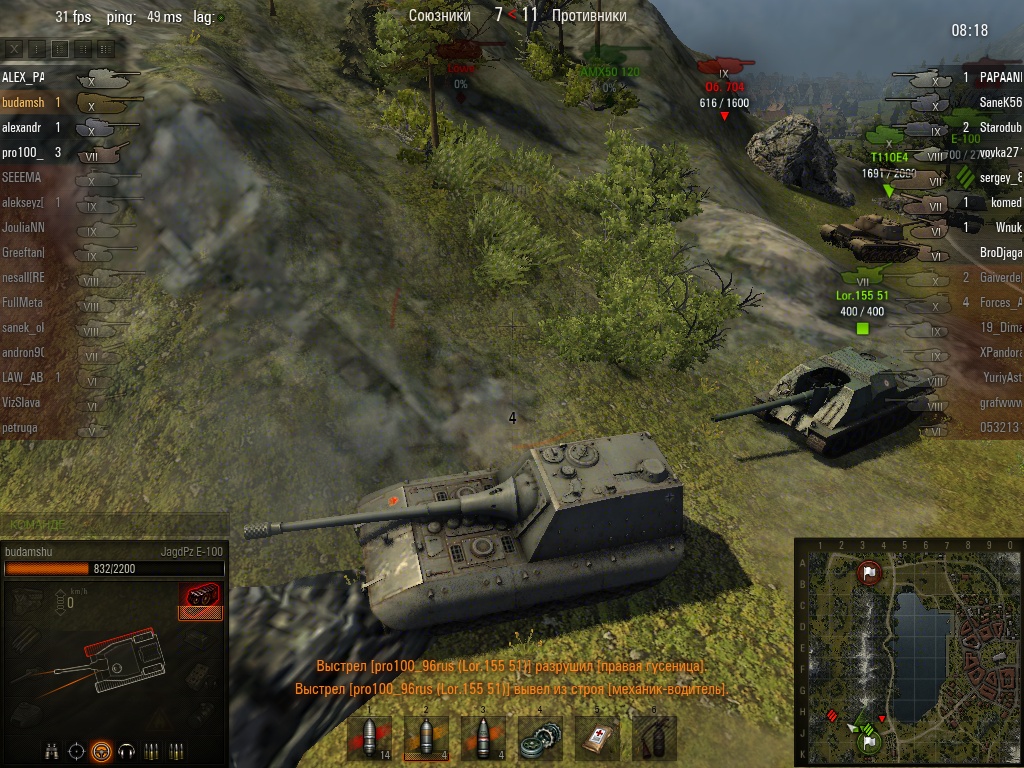Click the engine module status icon

click(27, 599)
